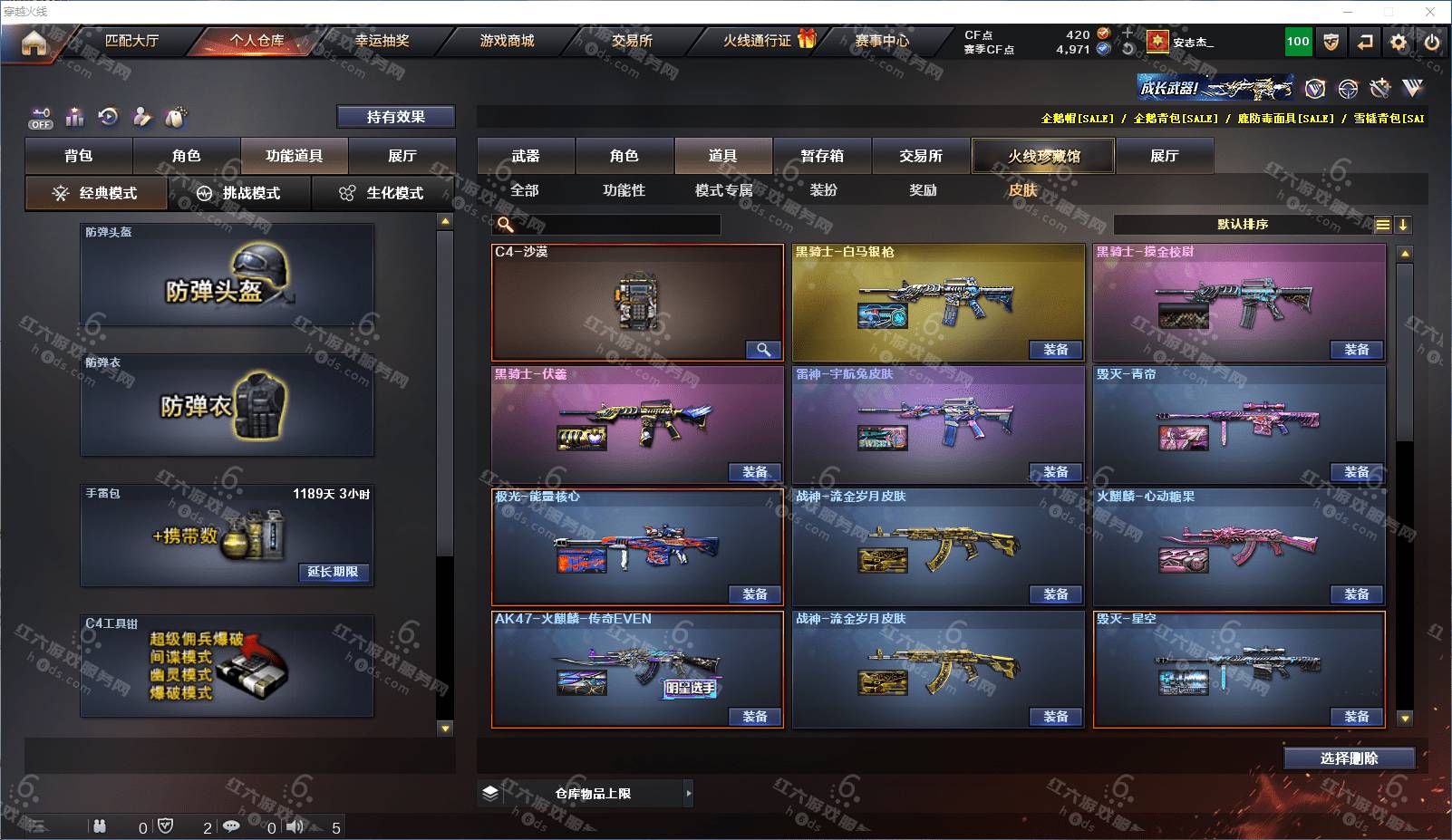Close the game window
Screen dimensions: 1452x840
pos(1430,12)
